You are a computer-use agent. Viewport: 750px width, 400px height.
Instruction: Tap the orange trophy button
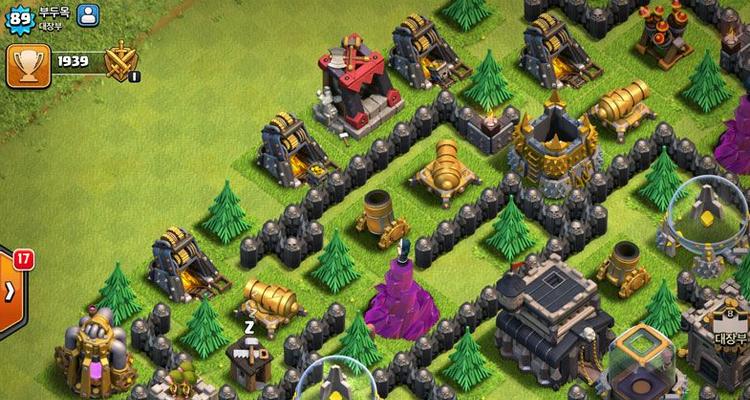(26, 63)
